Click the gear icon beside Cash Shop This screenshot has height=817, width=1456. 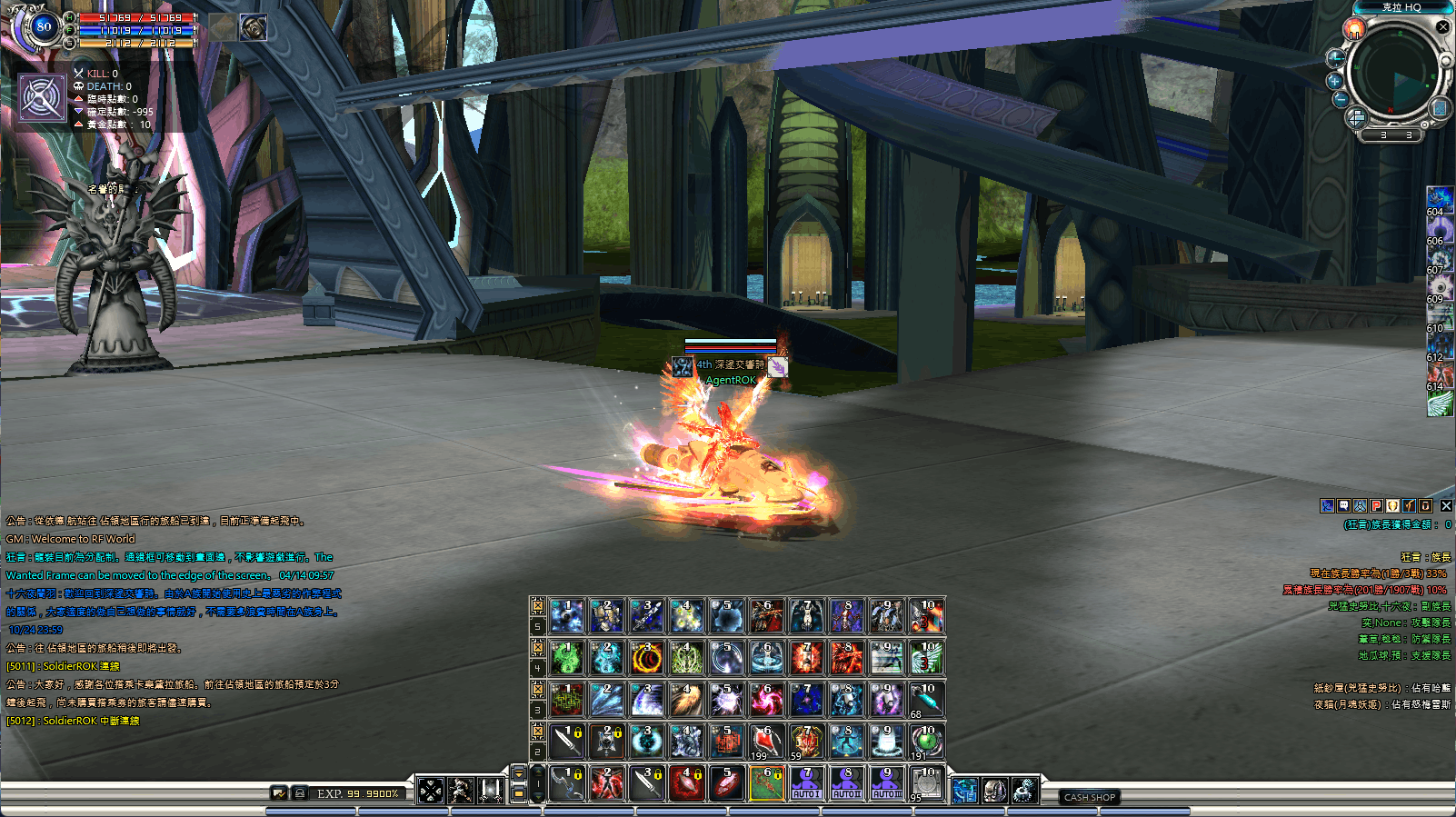point(1023,791)
